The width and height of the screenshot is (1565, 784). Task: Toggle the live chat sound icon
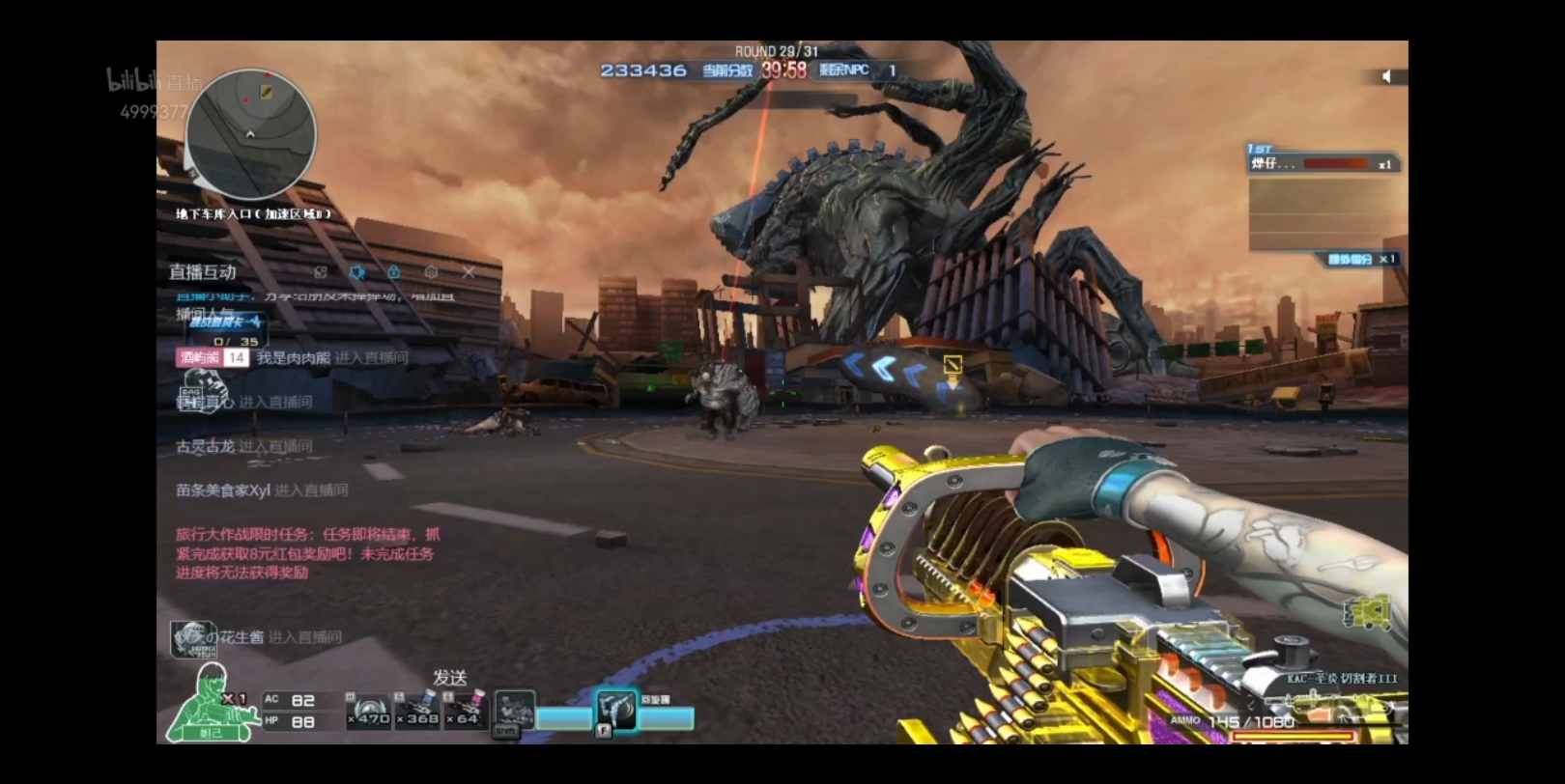pyautogui.click(x=357, y=272)
